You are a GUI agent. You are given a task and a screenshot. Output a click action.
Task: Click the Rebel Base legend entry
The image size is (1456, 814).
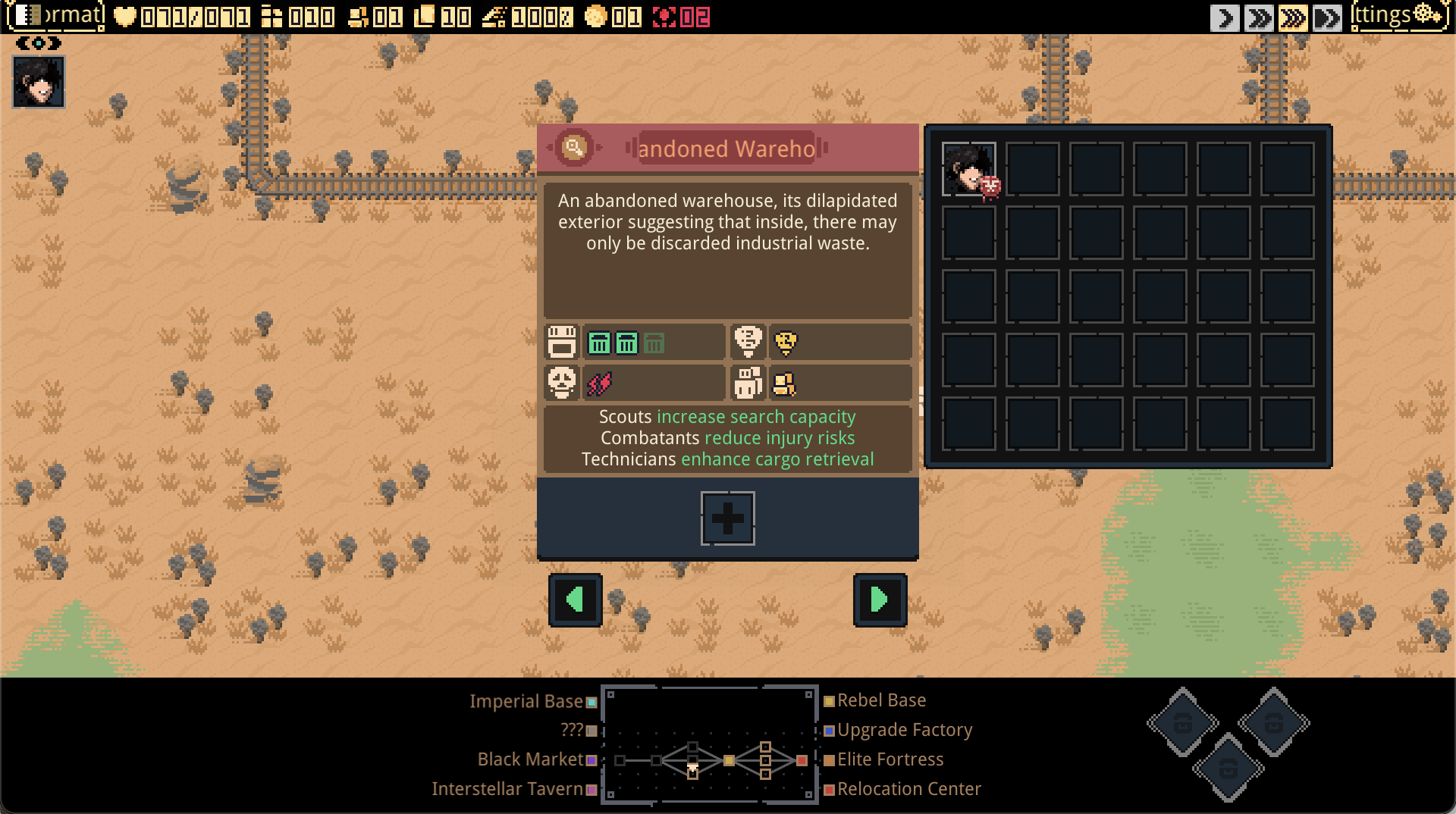881,700
